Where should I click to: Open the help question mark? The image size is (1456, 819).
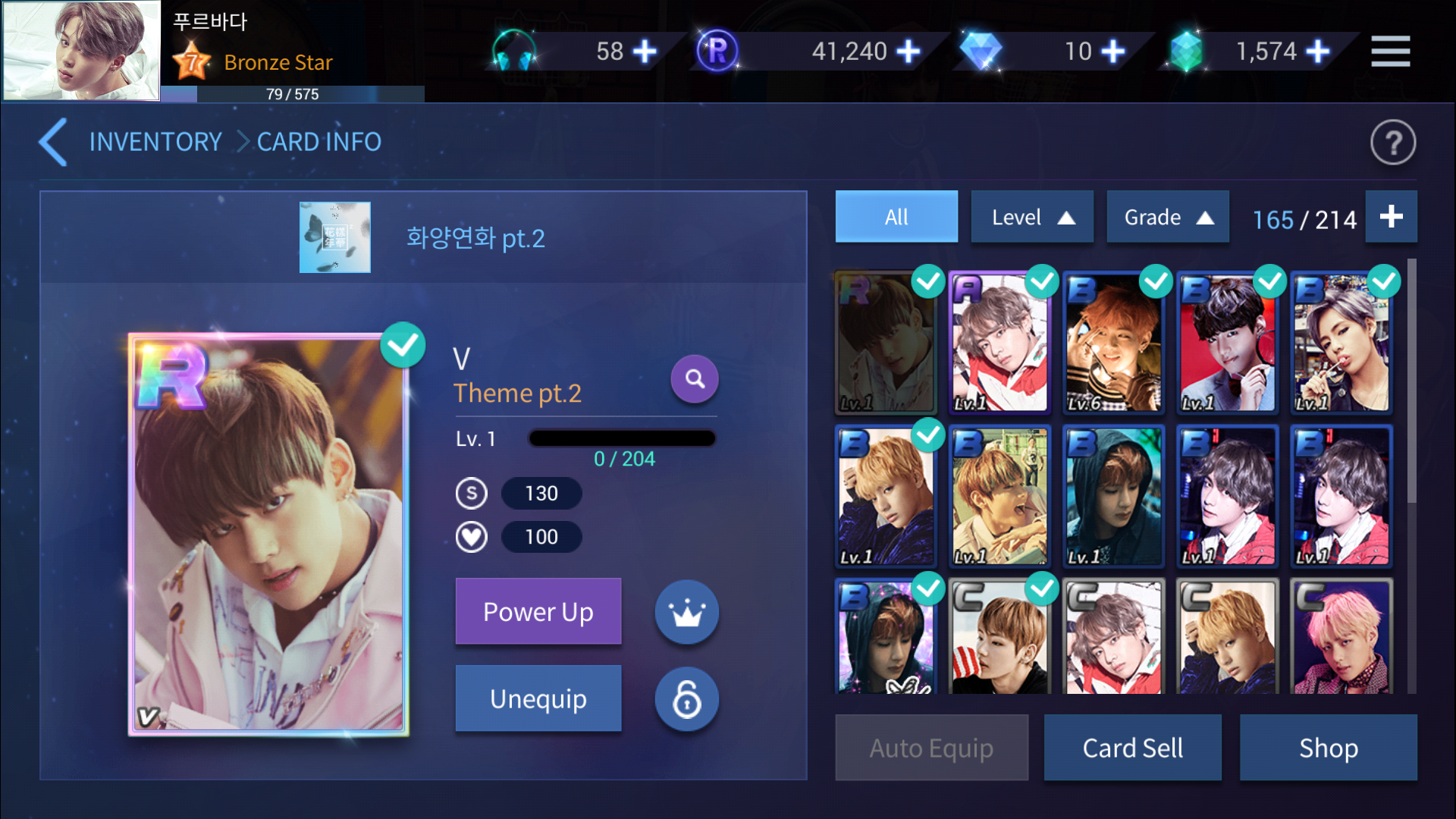pos(1392,143)
